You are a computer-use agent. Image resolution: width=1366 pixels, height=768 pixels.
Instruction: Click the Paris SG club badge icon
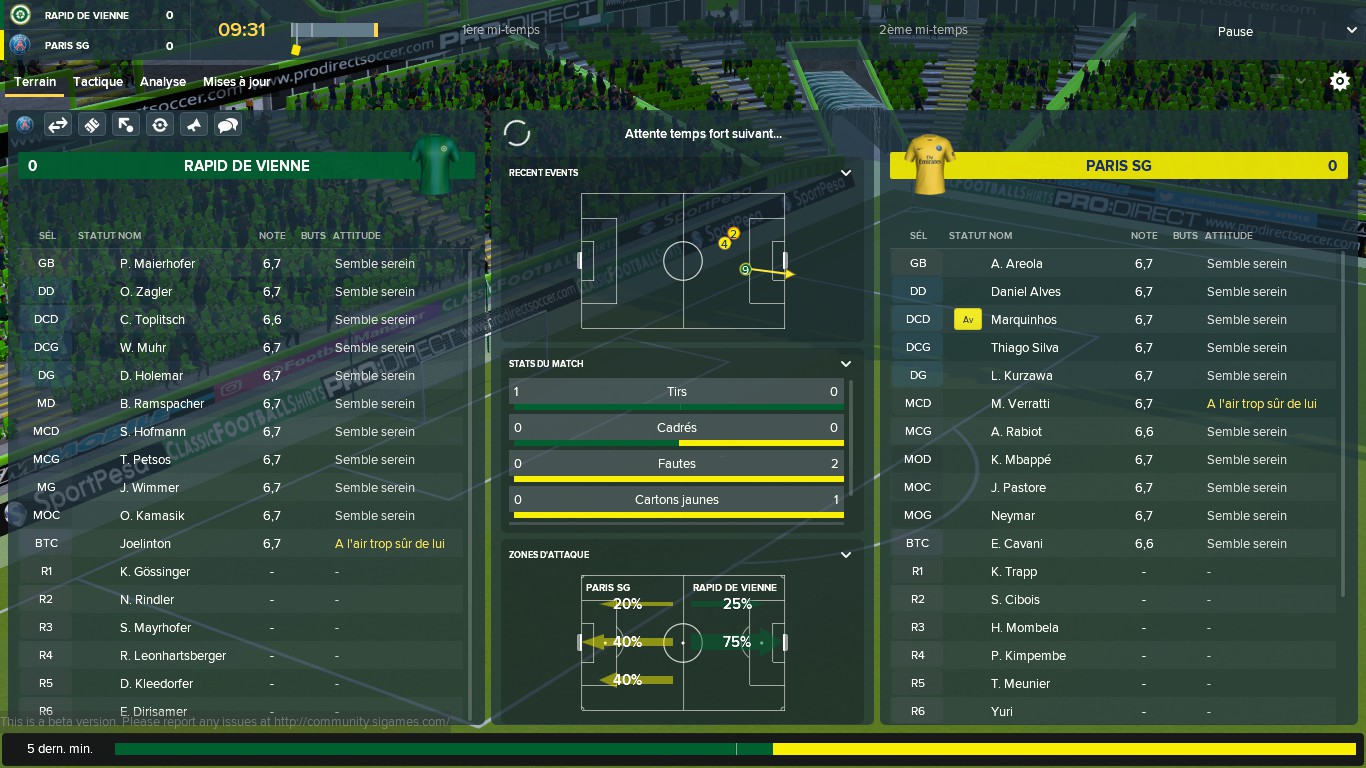25,125
